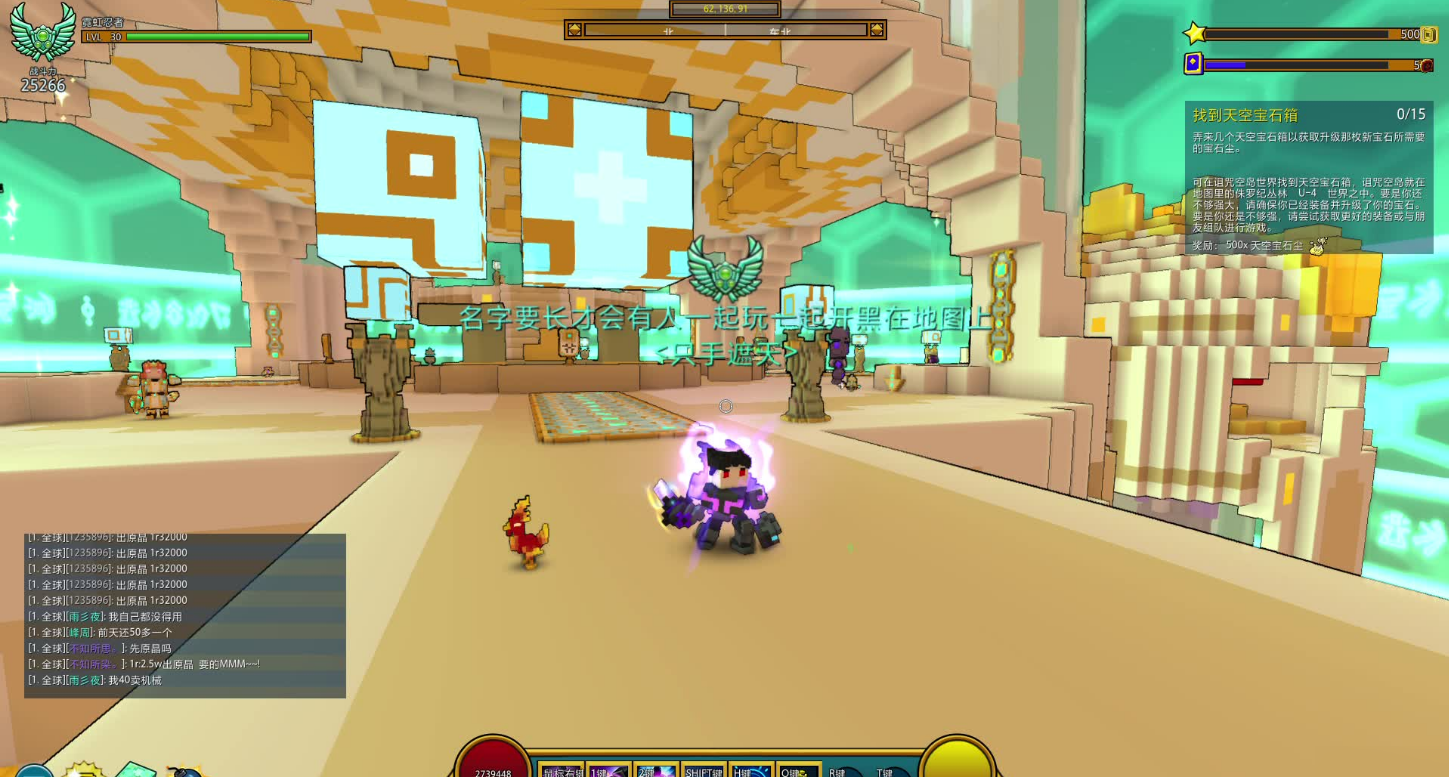Use the H key hotbar slot
This screenshot has height=777, width=1449.
[x=752, y=771]
